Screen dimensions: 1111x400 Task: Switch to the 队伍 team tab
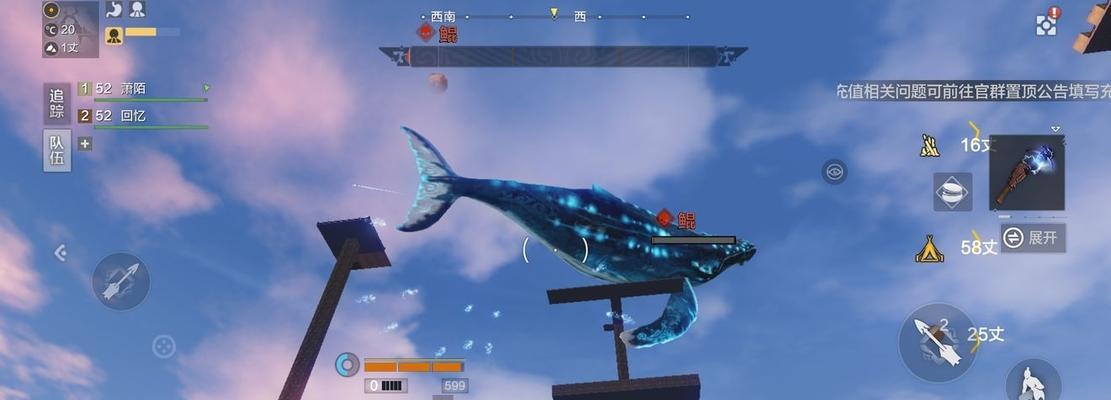(x=57, y=150)
